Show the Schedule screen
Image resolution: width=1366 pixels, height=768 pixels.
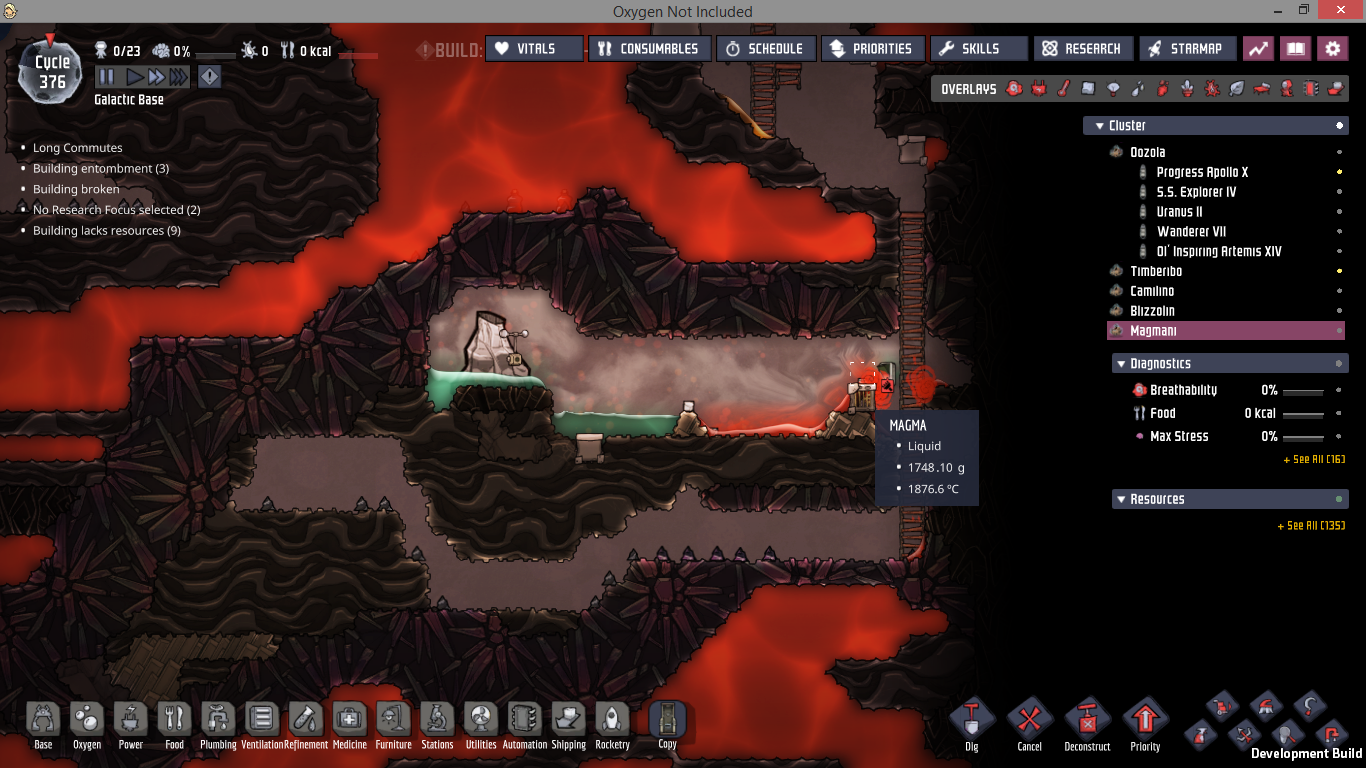pyautogui.click(x=765, y=49)
